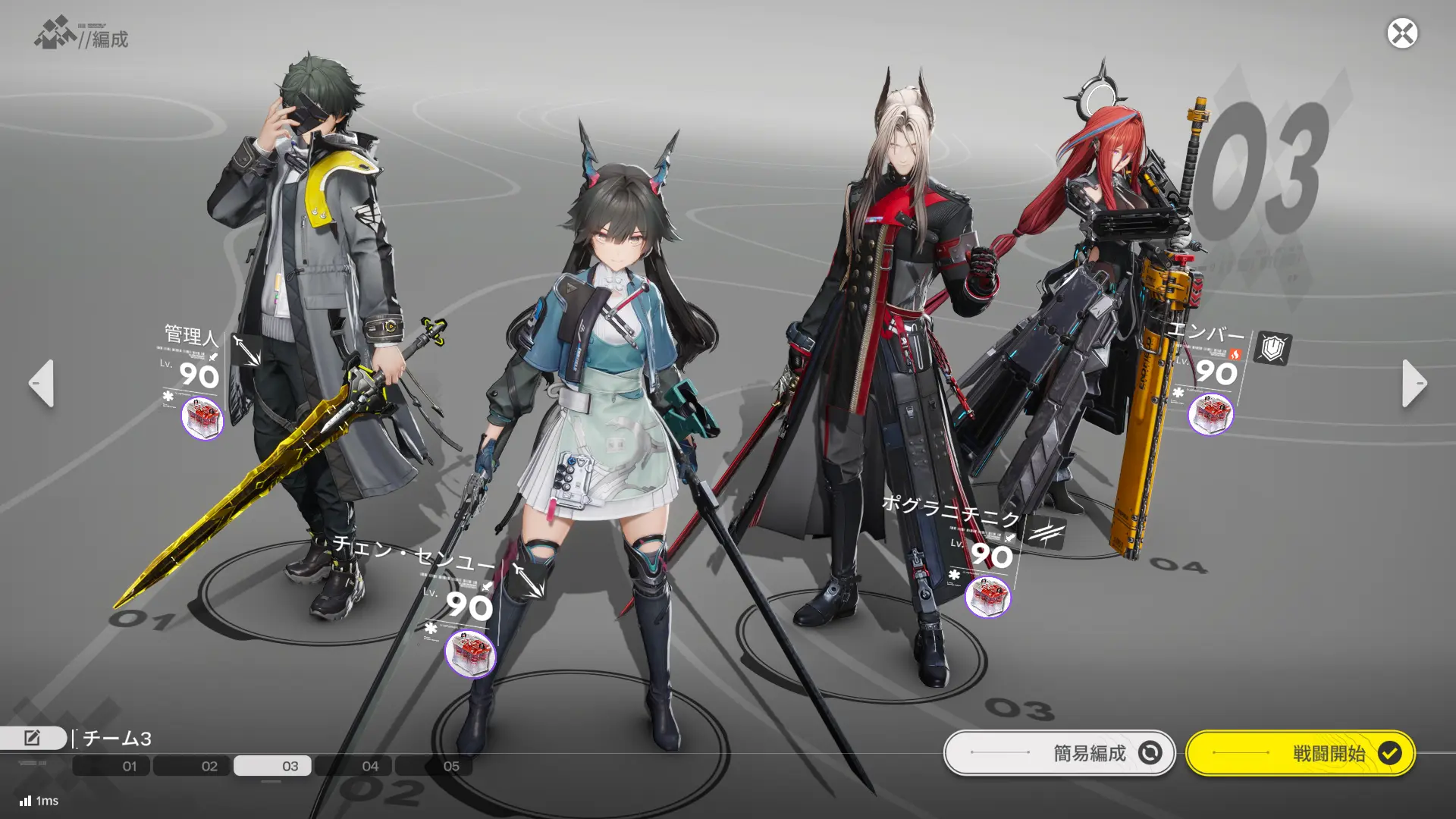Click the left navigation arrow

tap(41, 384)
